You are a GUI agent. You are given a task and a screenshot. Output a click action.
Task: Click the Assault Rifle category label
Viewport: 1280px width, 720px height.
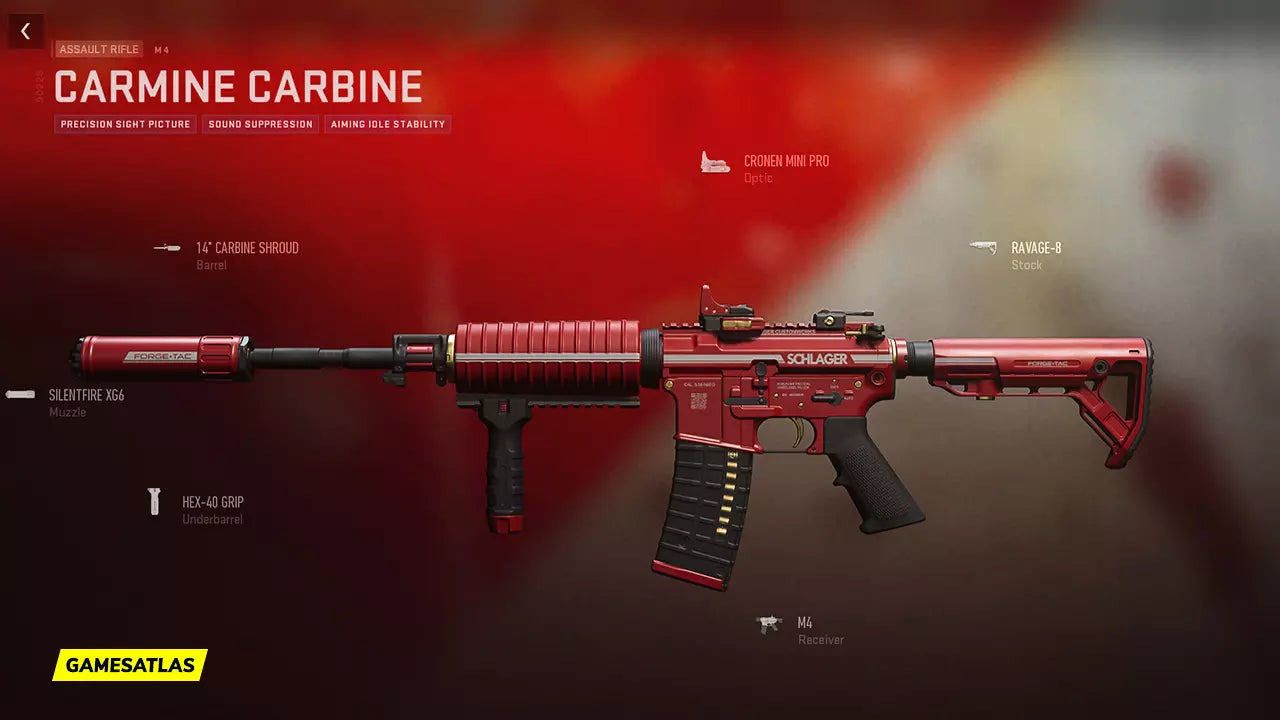pyautogui.click(x=99, y=49)
